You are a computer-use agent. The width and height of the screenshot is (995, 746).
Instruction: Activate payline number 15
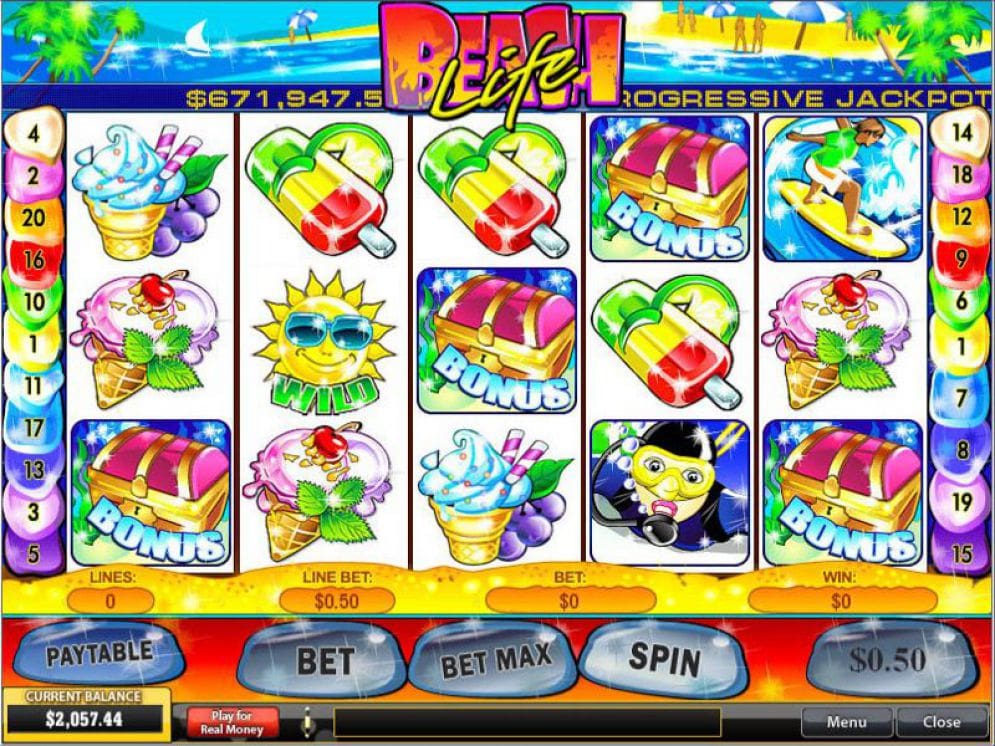(x=962, y=552)
